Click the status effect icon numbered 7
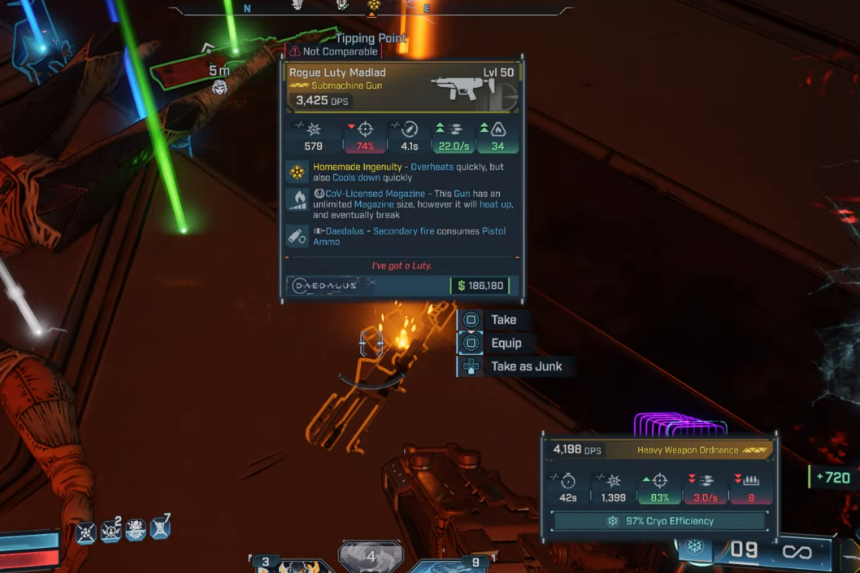This screenshot has width=860, height=573. point(160,529)
